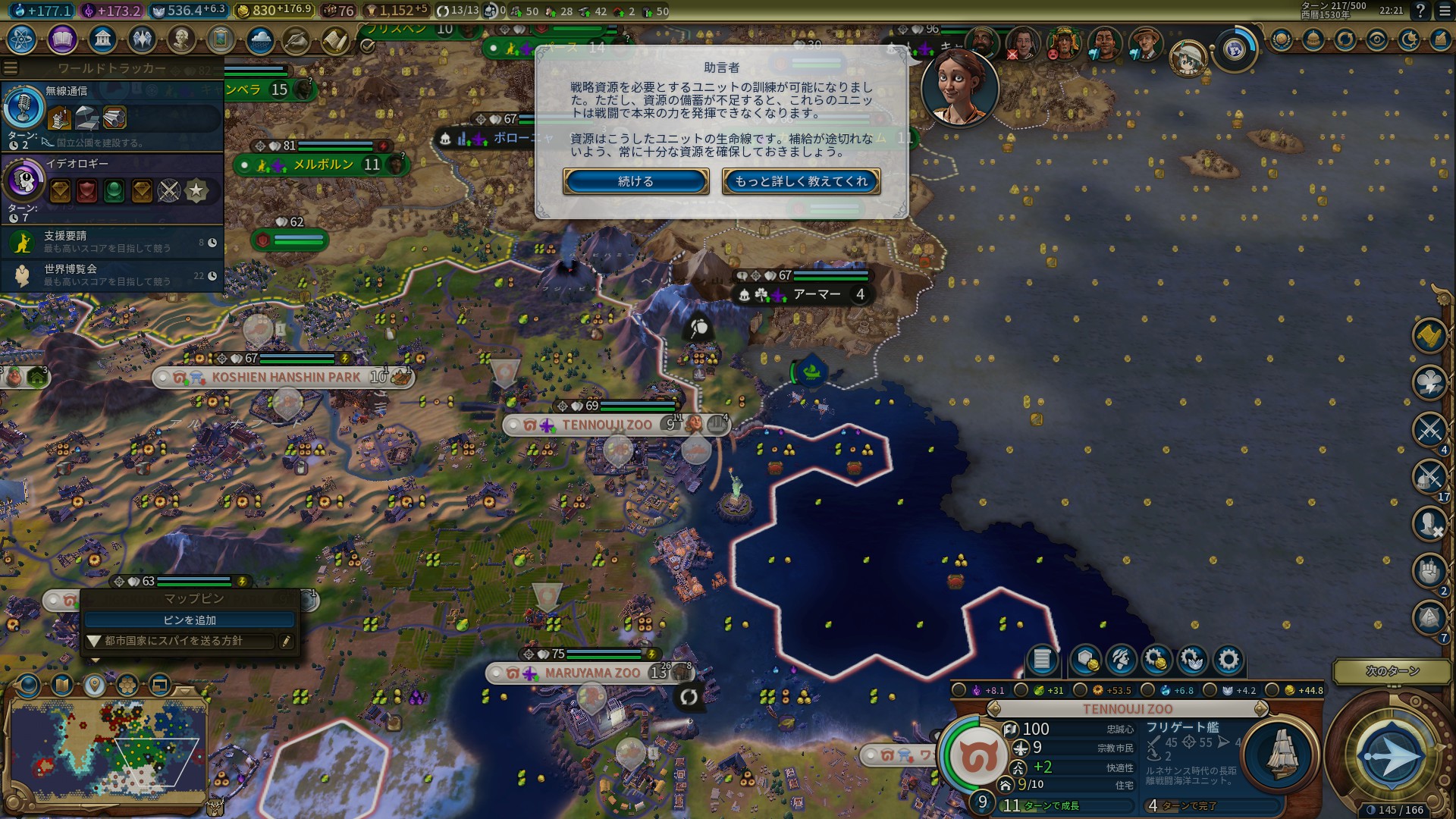The image size is (1456, 819).
Task: Open the Great People bust icon
Action: pos(181,39)
